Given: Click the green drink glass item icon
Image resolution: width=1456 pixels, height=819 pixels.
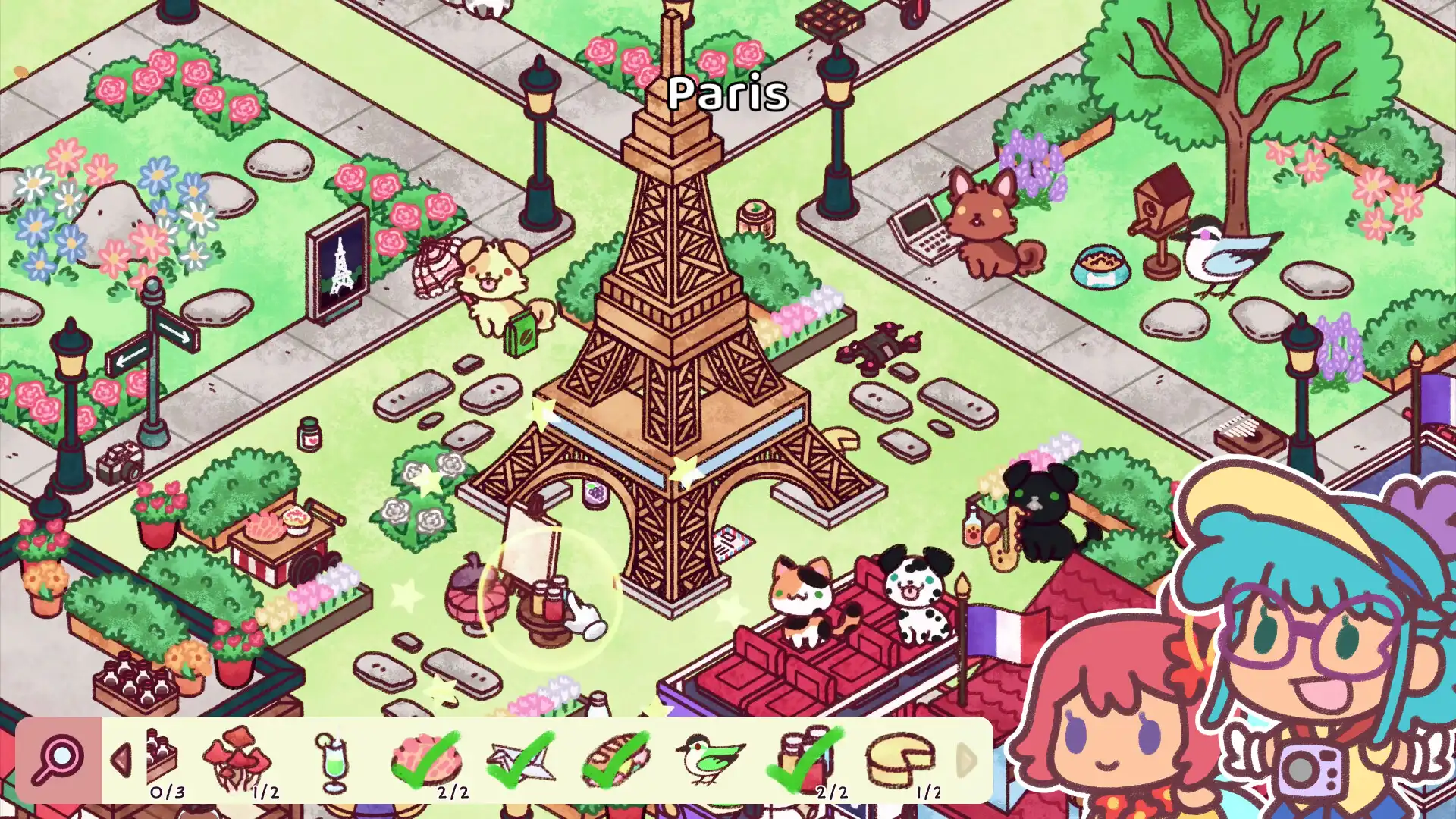Looking at the screenshot, I should [337, 758].
